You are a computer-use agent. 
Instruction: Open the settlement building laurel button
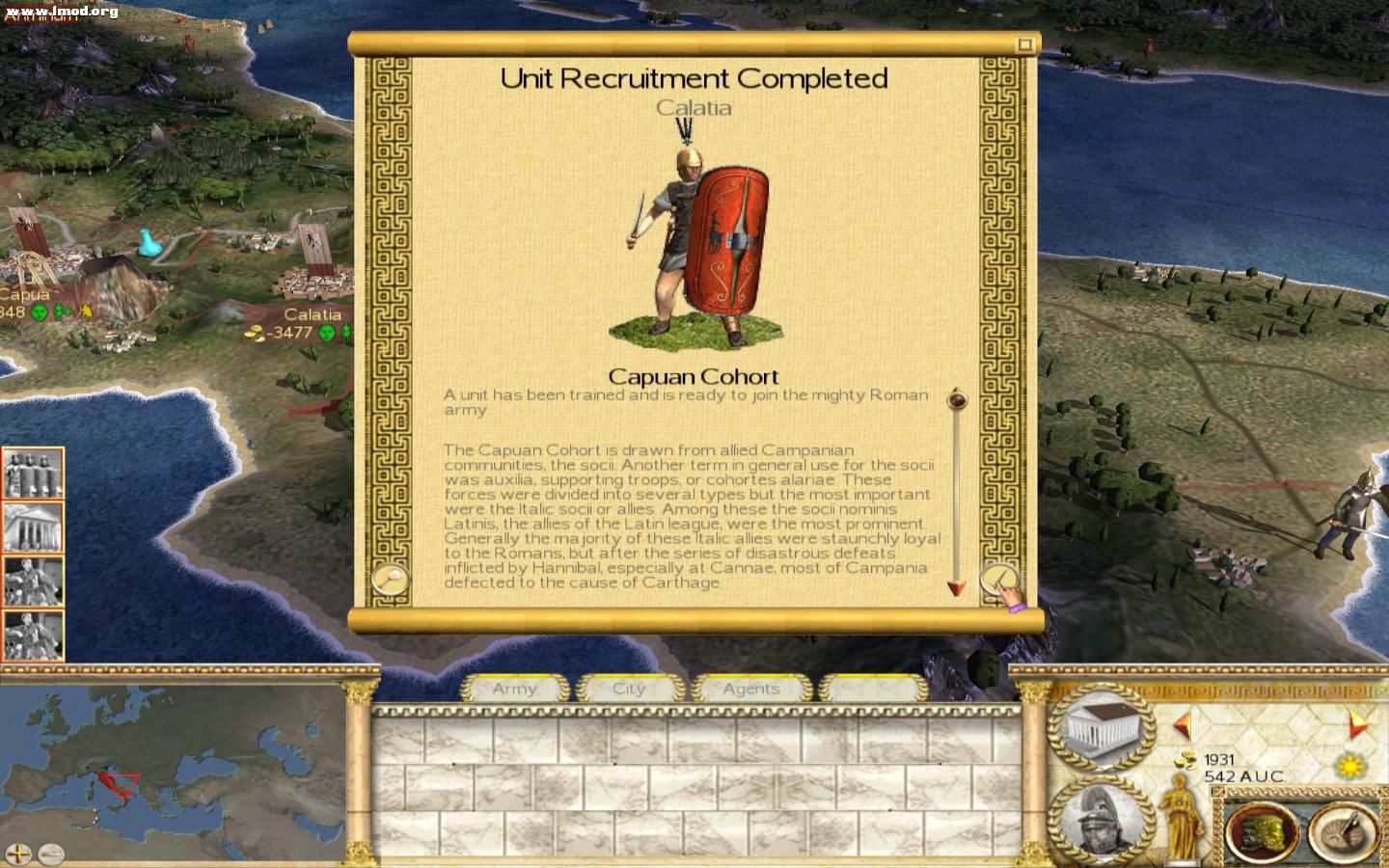click(x=1101, y=727)
